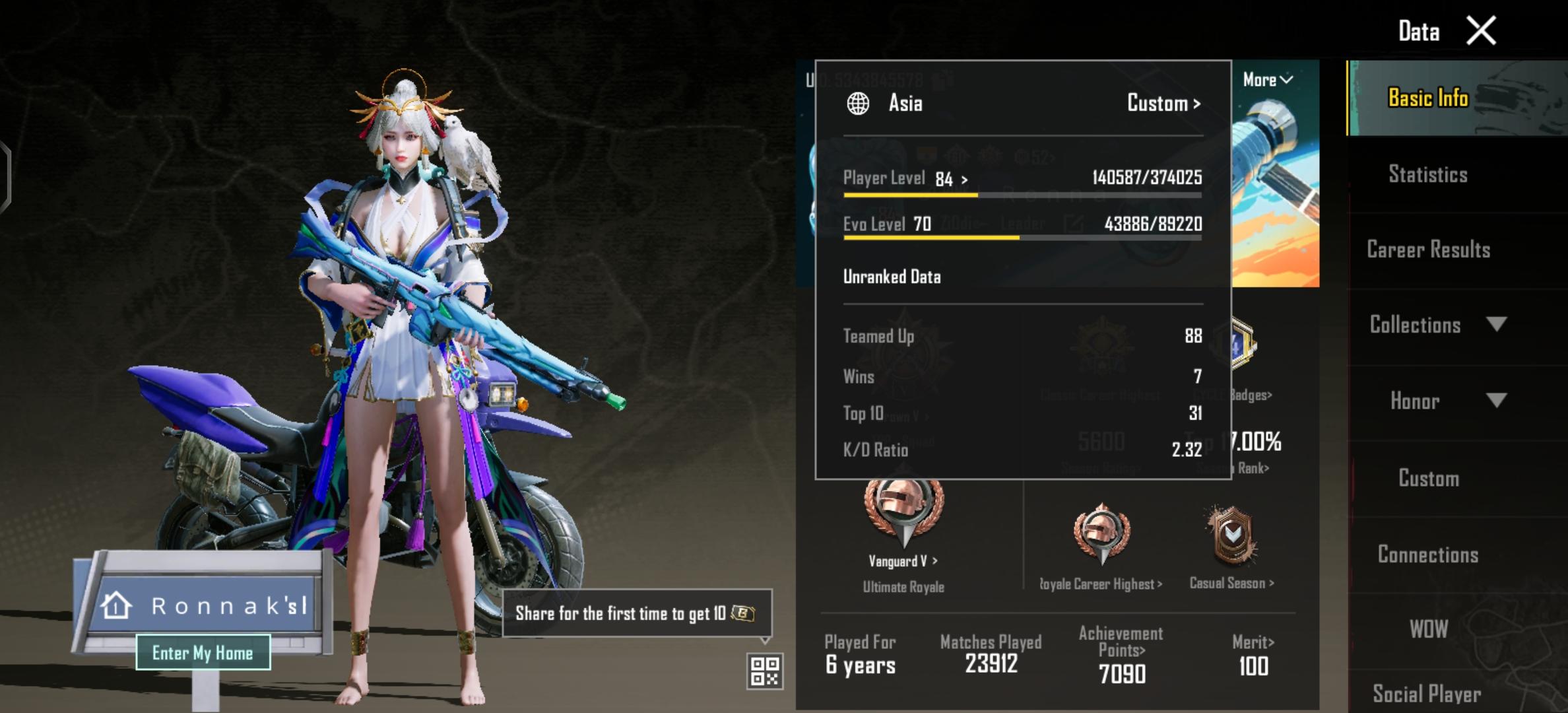Click the home icon on Ronnak's nameplate

[x=115, y=604]
